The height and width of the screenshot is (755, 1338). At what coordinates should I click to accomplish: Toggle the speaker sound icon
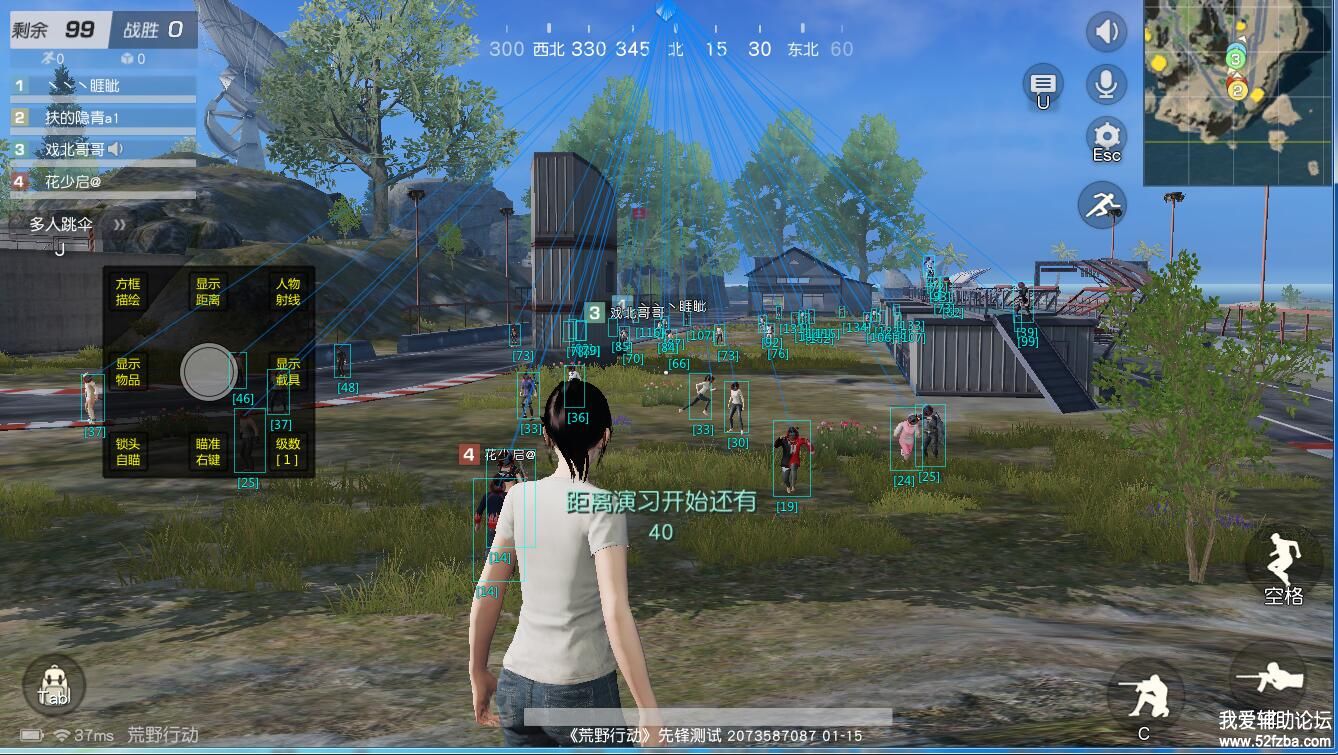click(x=1105, y=32)
